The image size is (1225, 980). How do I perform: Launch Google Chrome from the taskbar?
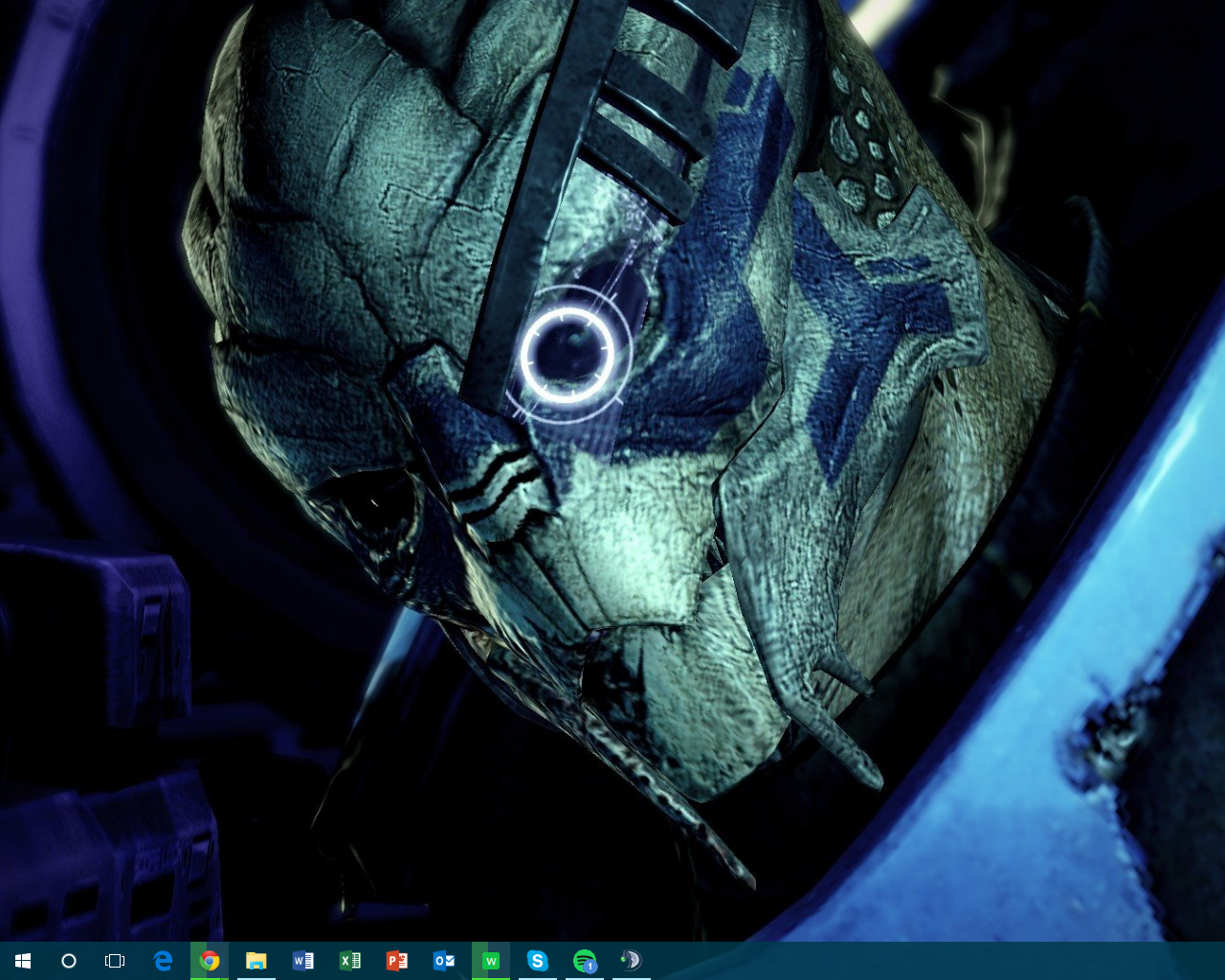click(x=210, y=960)
